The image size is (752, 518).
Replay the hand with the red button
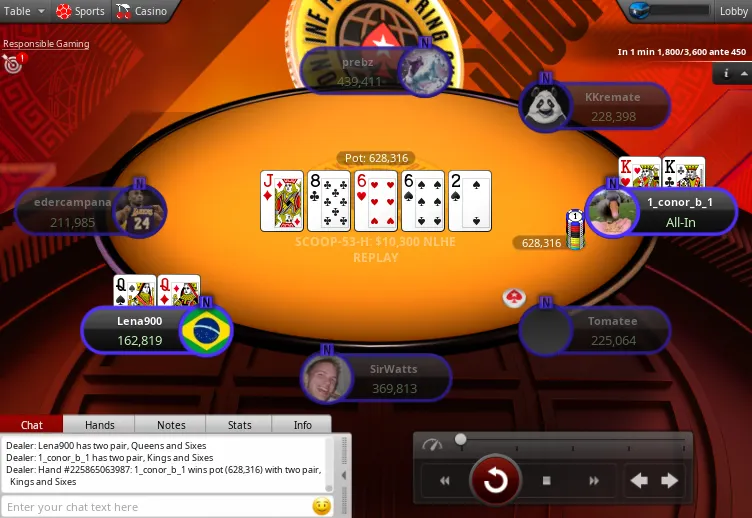point(495,481)
